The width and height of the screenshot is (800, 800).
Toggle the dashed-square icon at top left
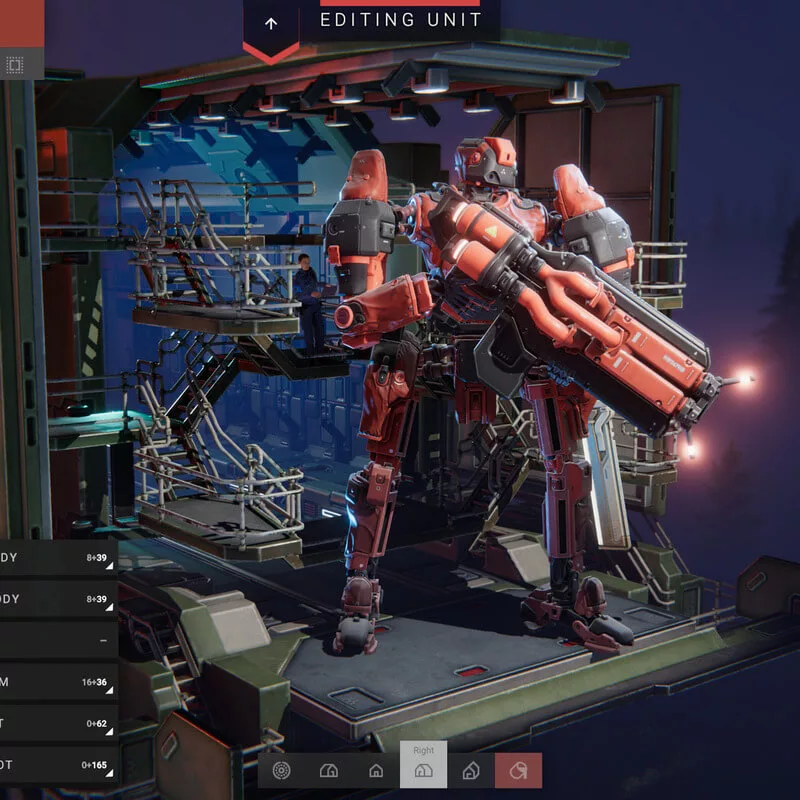pyautogui.click(x=15, y=66)
